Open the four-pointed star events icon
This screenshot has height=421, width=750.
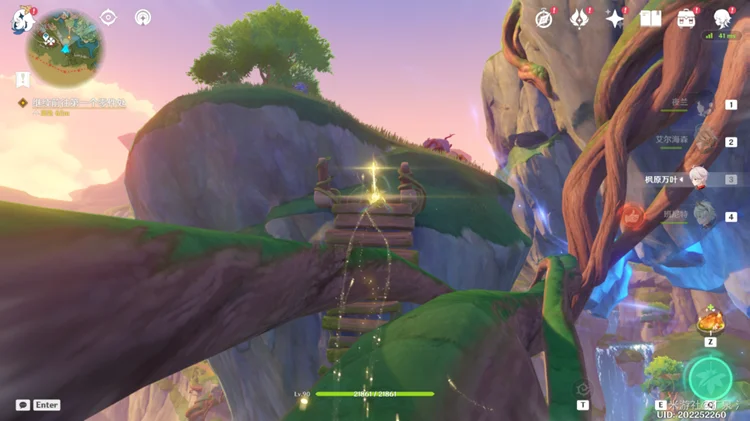[x=615, y=19]
